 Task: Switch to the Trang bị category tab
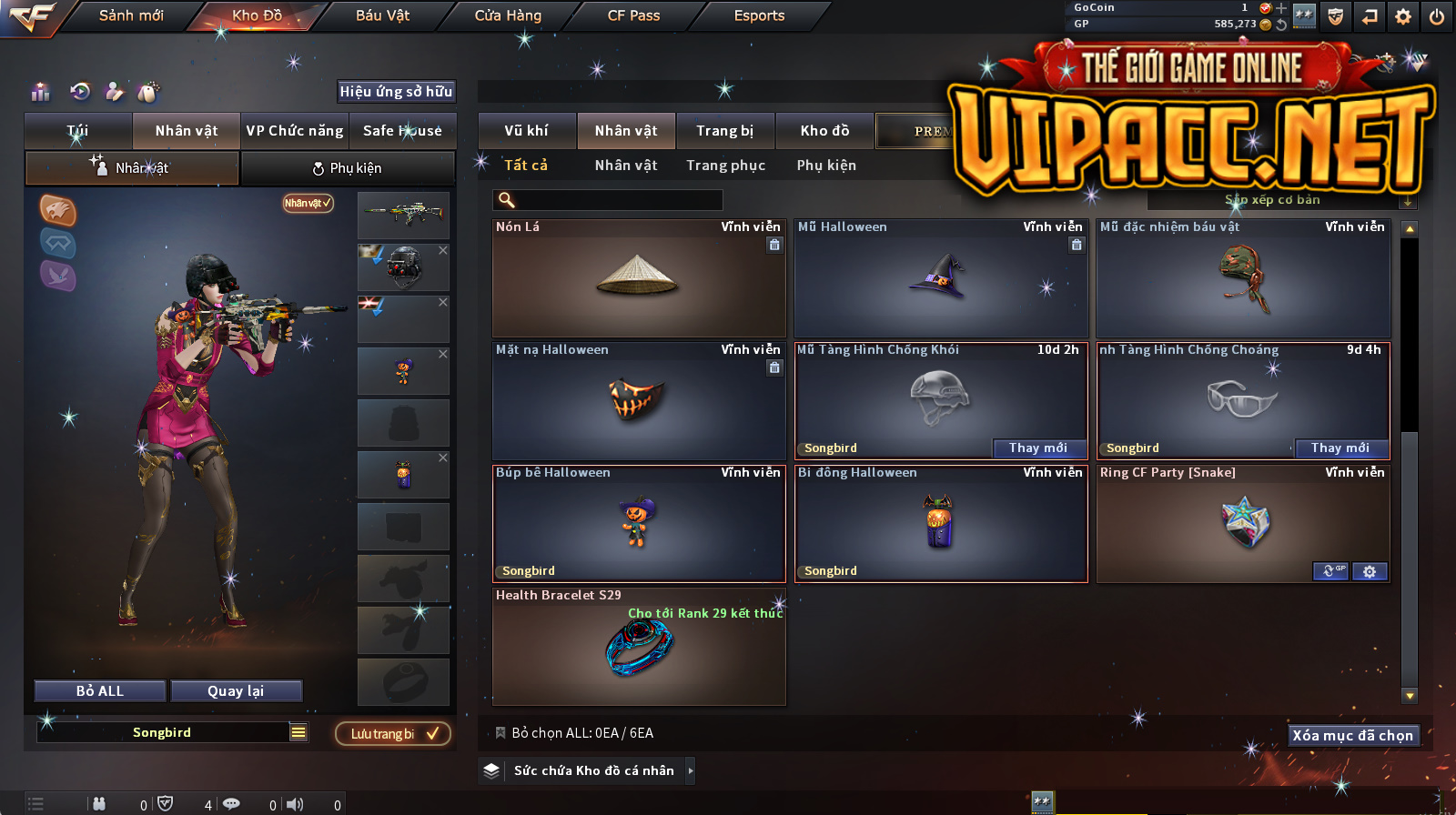(725, 131)
